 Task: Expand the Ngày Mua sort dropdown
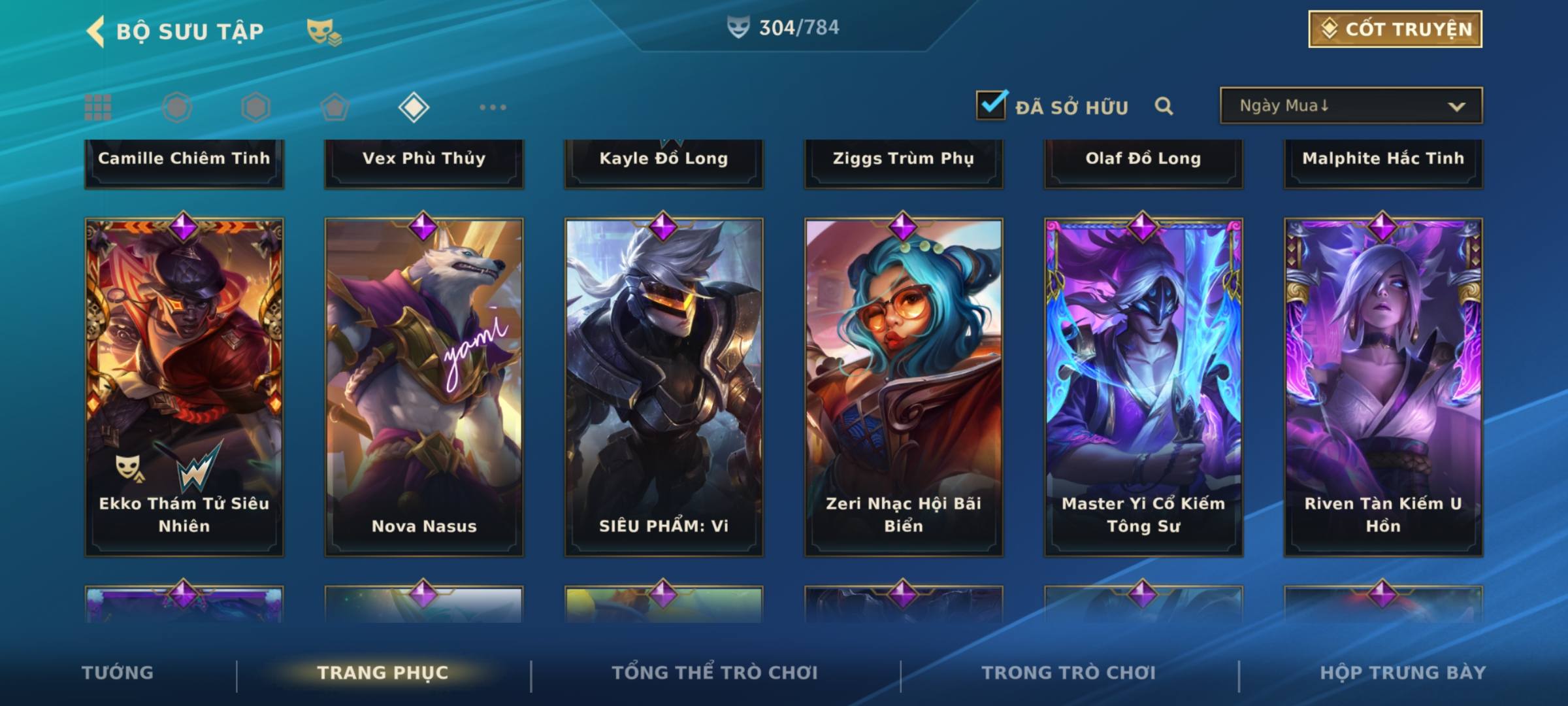pos(1350,106)
